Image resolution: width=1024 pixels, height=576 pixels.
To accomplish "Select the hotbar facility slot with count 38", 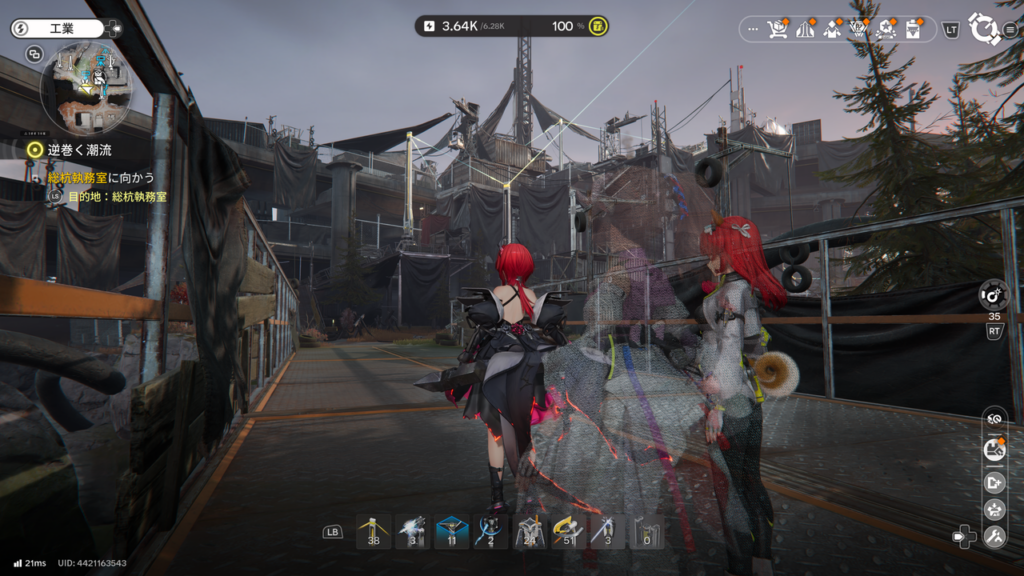I will tap(373, 531).
